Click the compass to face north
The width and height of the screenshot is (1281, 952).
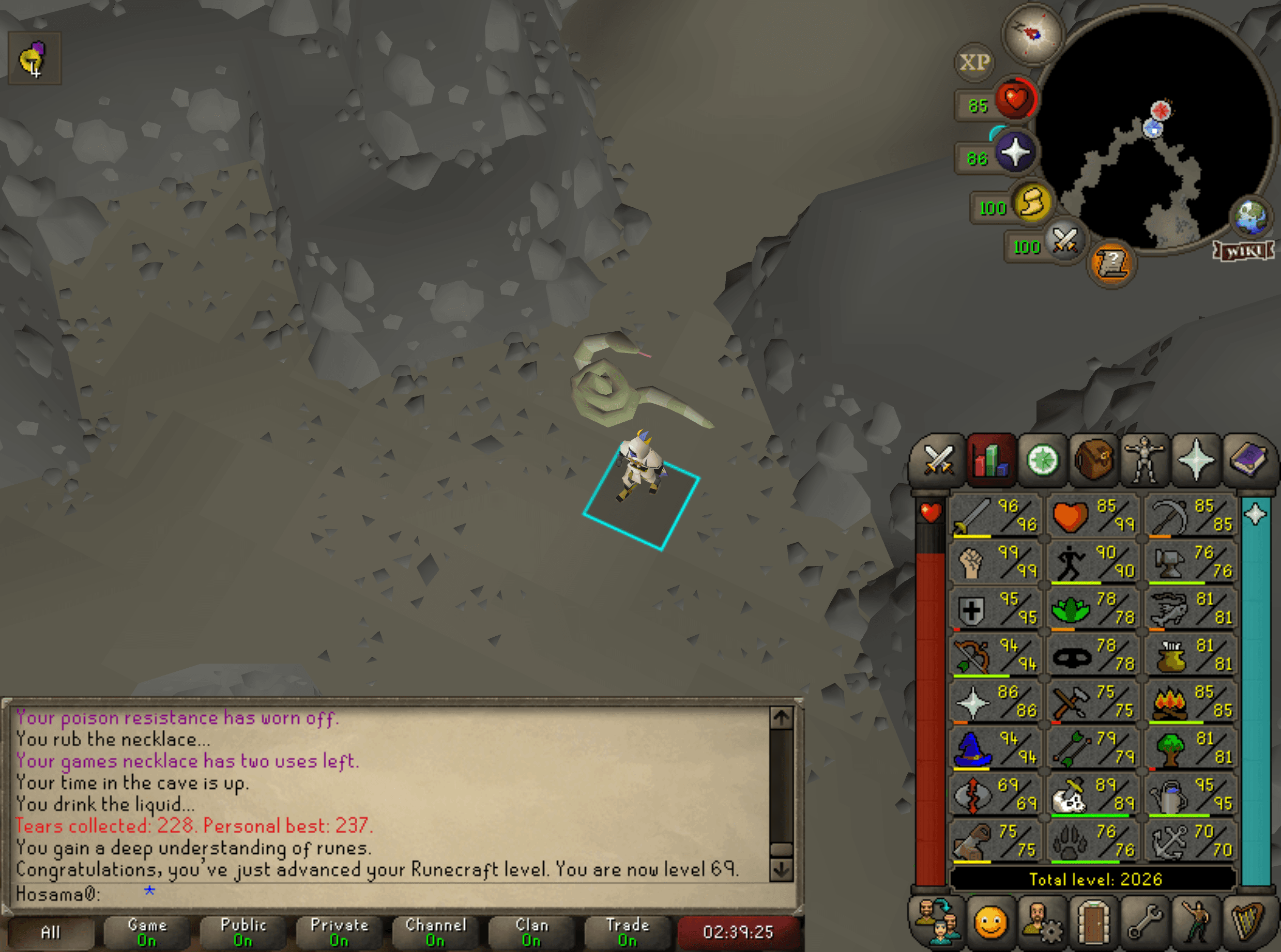1033,34
